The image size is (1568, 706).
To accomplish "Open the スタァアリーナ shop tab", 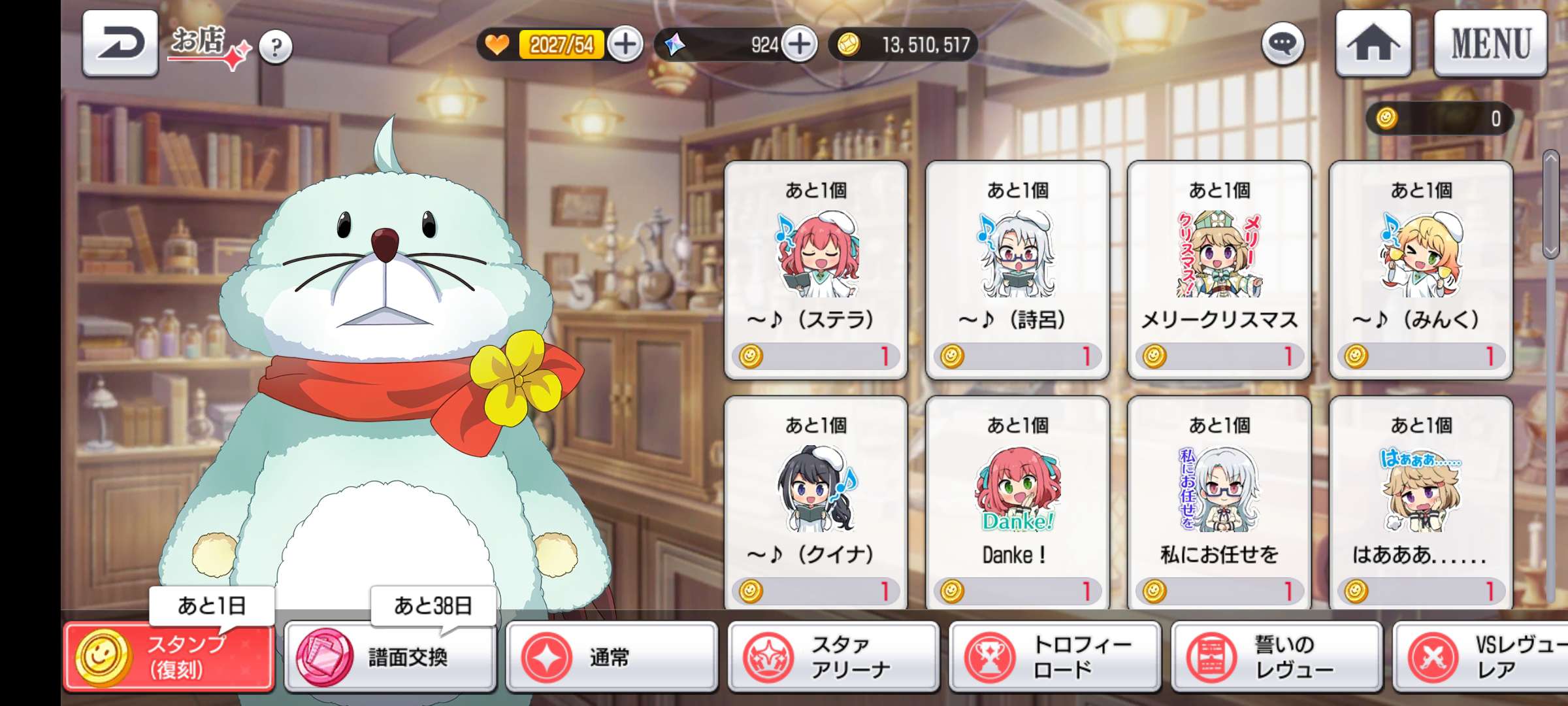I will (x=834, y=657).
